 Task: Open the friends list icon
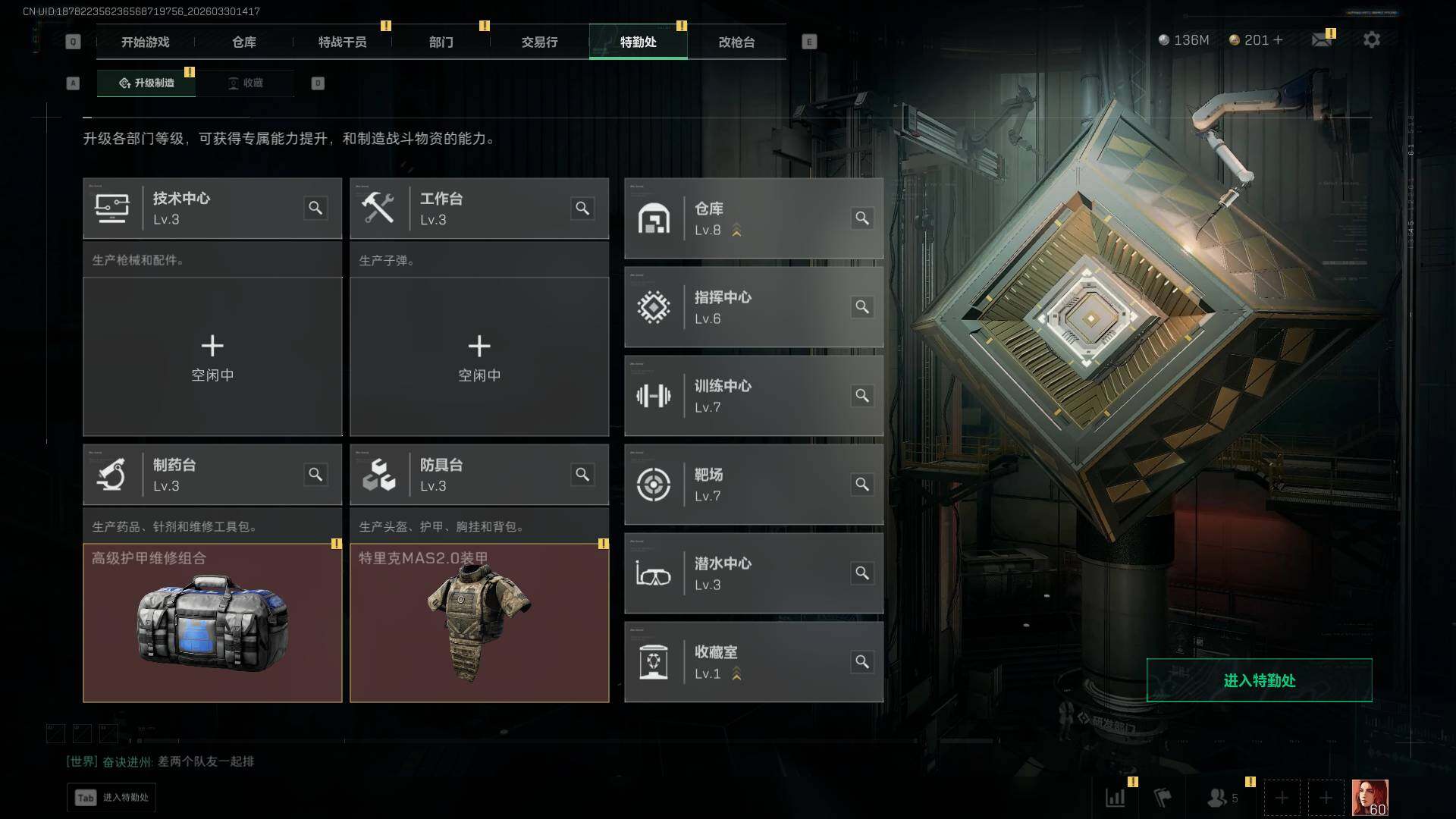click(1218, 798)
